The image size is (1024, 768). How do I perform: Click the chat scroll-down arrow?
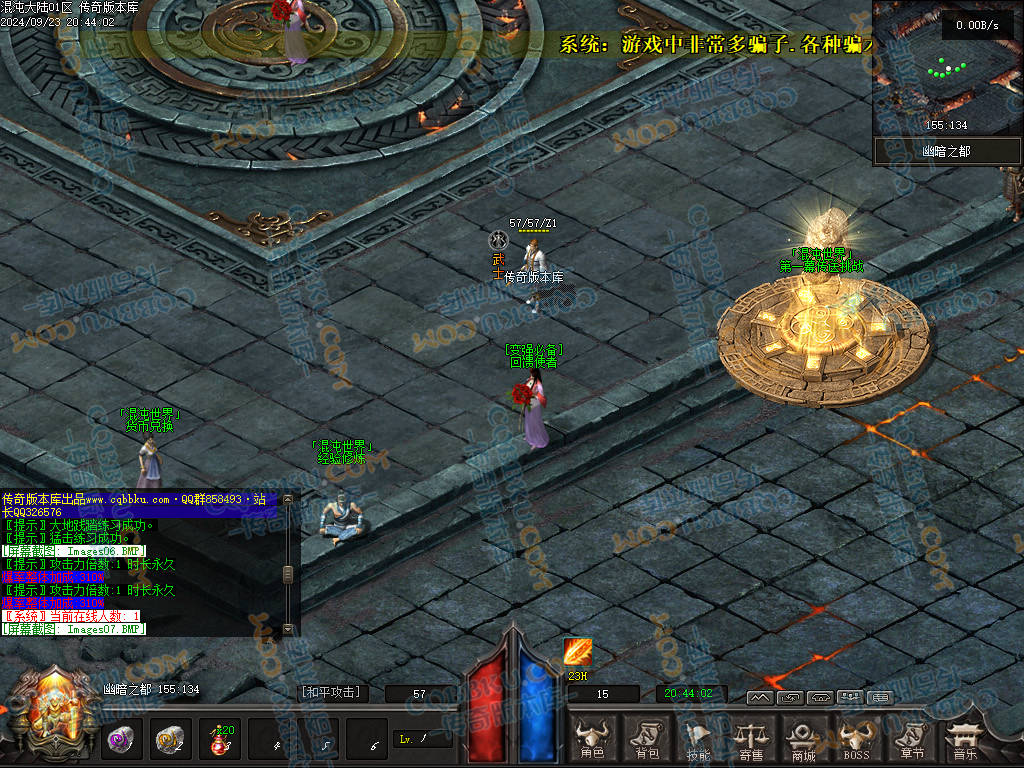288,629
